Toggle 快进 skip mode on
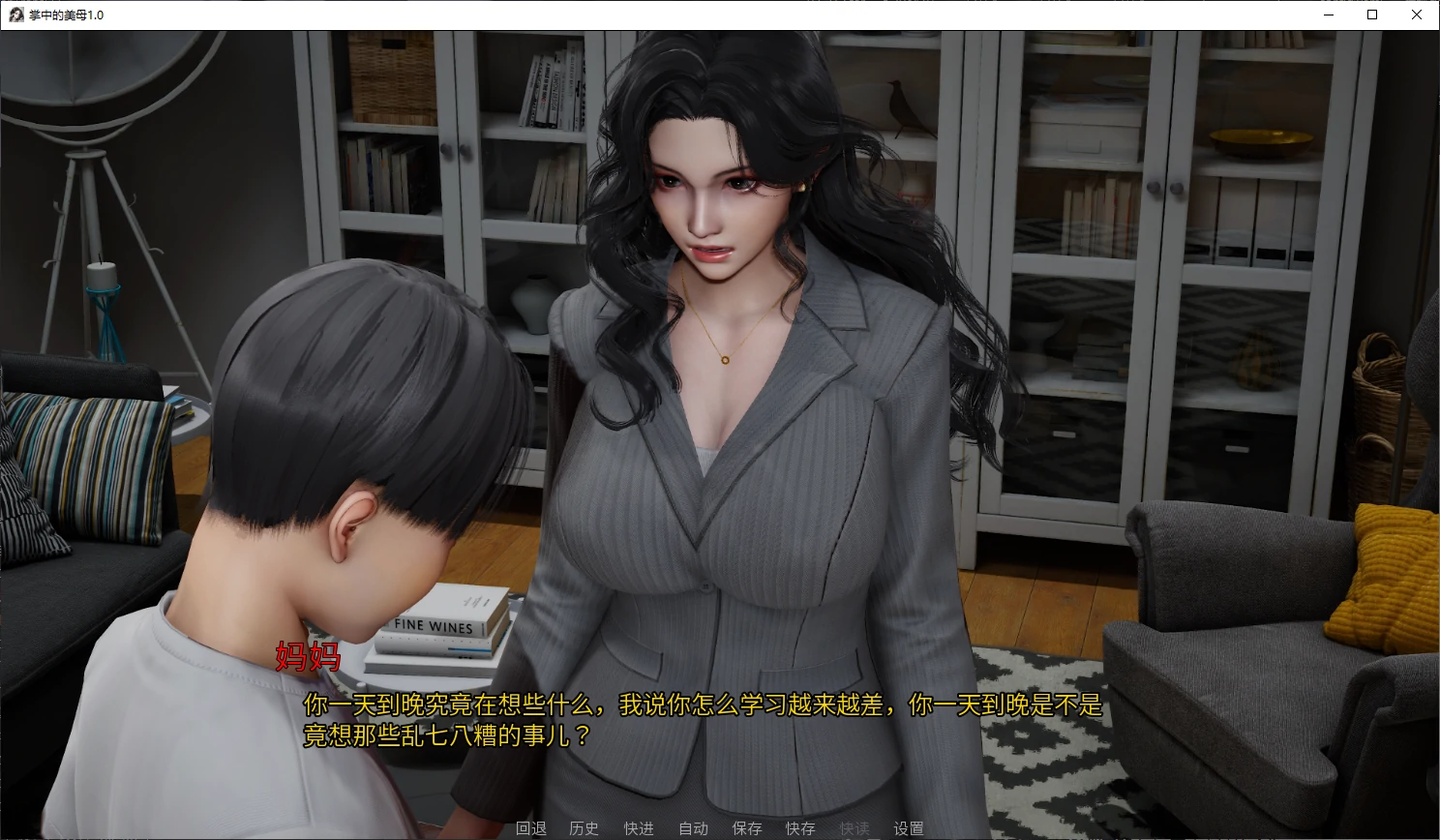The width and height of the screenshot is (1440, 840). point(640,828)
